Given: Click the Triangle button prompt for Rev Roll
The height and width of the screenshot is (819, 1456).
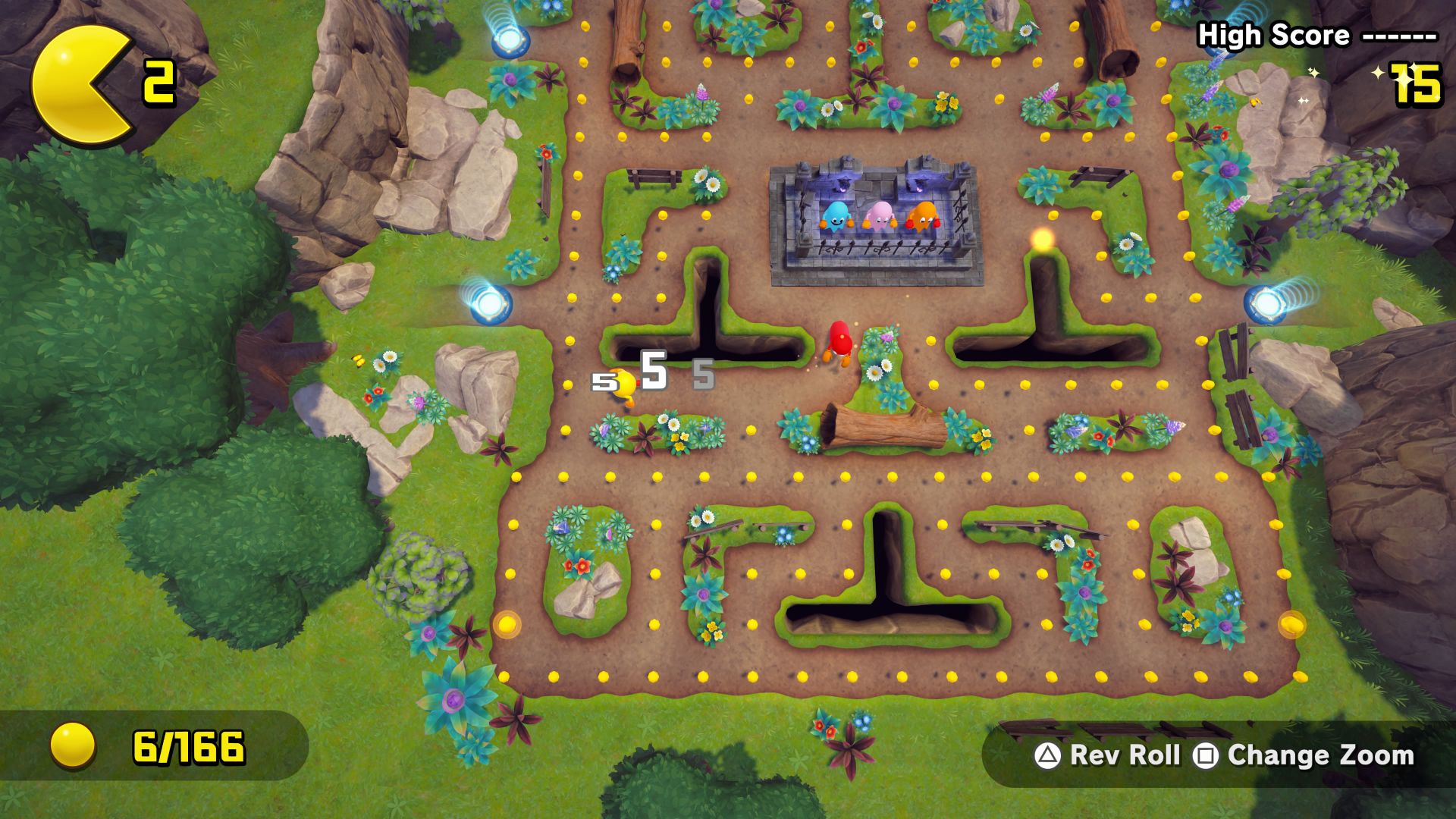Looking at the screenshot, I should pos(1046,756).
